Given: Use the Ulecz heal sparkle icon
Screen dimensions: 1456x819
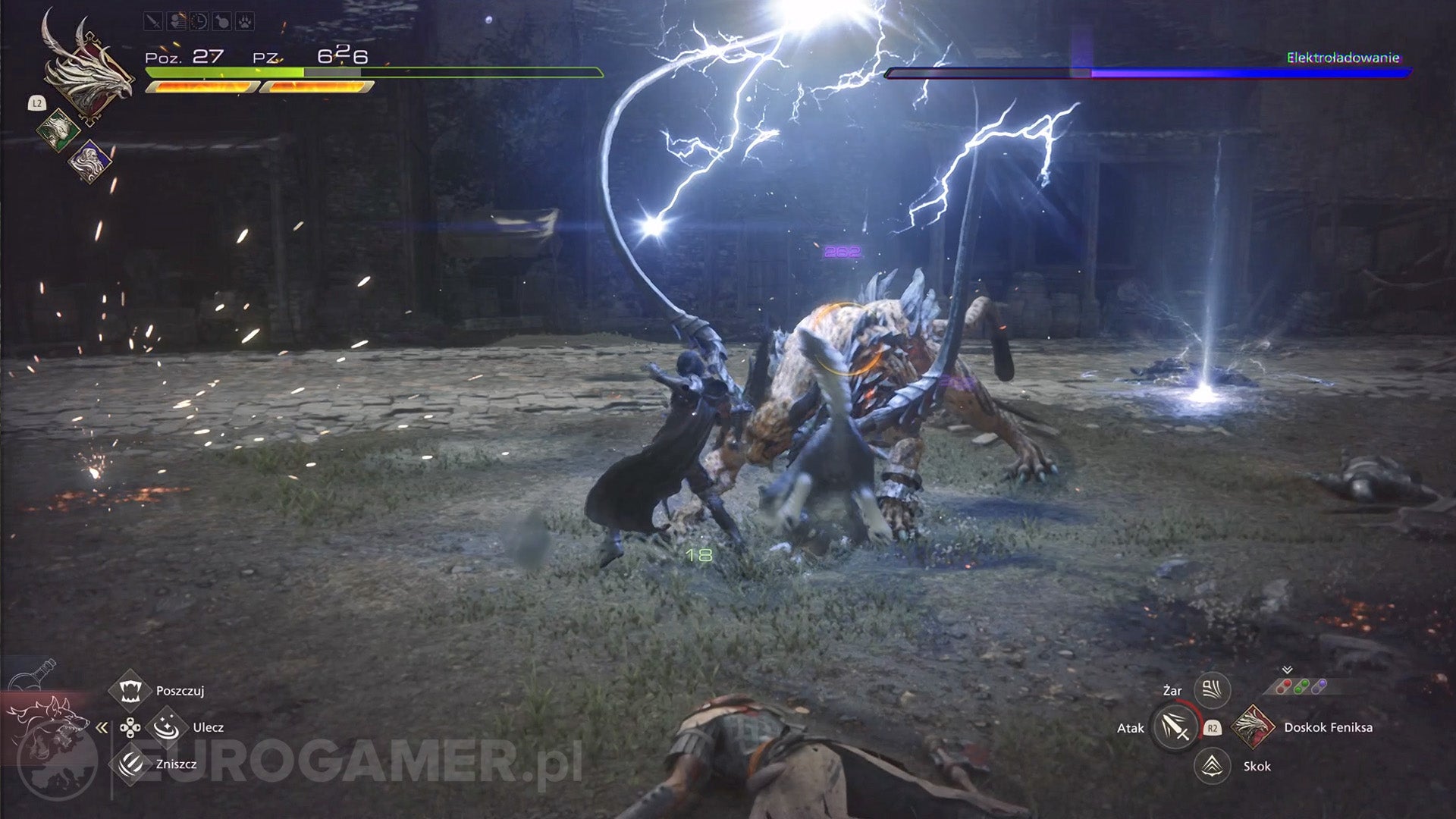Looking at the screenshot, I should tap(166, 728).
